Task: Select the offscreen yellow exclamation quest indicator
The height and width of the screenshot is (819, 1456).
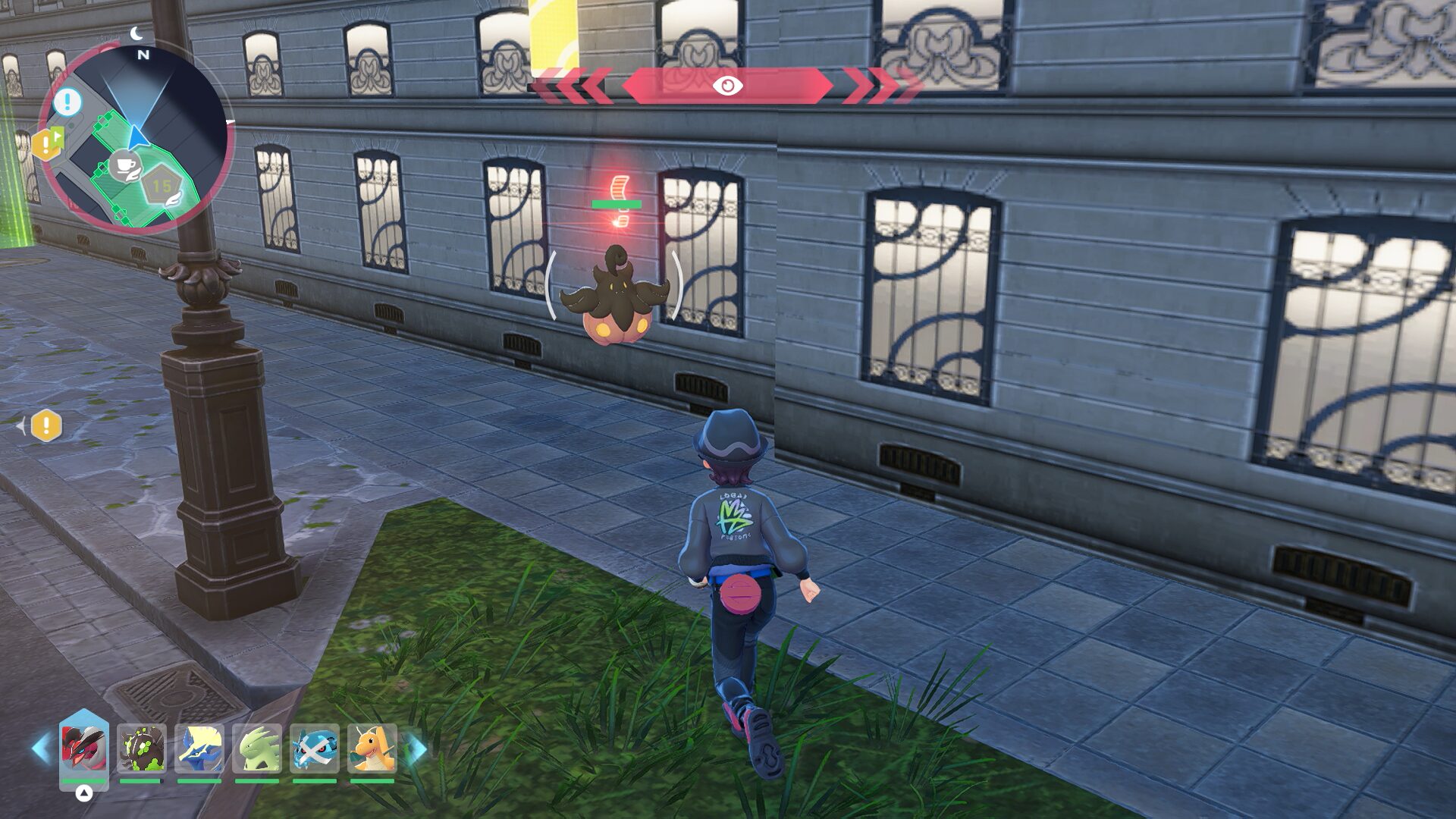Action: coord(46,426)
